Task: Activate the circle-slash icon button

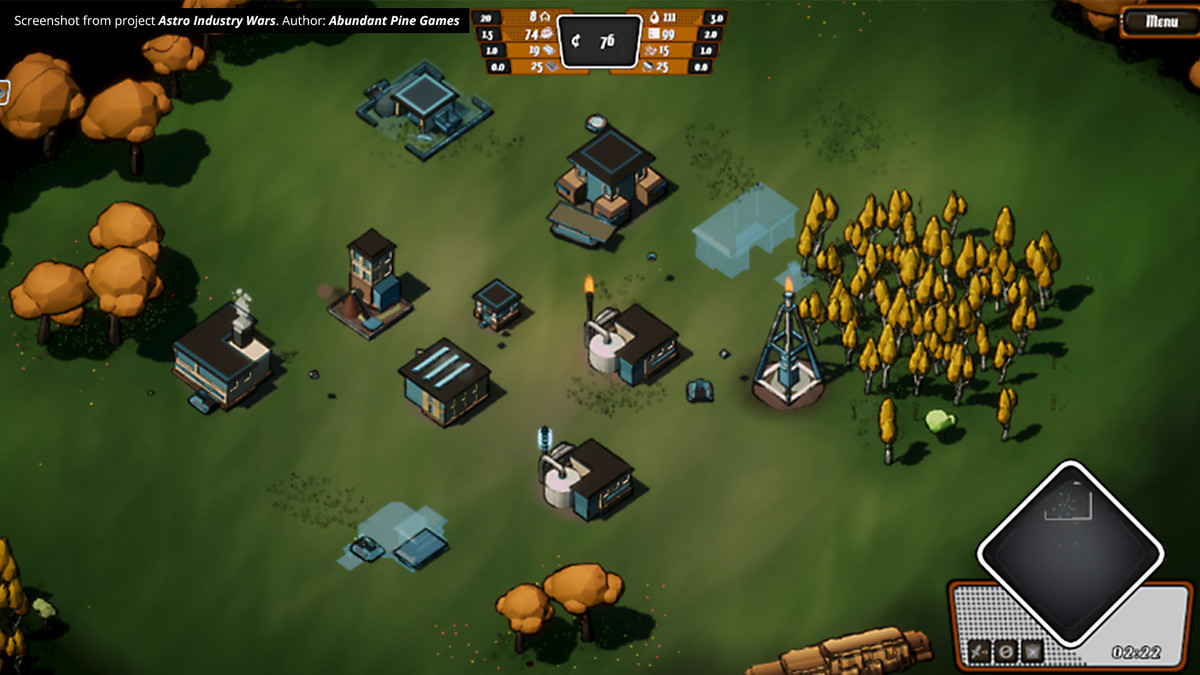Action: [1006, 652]
